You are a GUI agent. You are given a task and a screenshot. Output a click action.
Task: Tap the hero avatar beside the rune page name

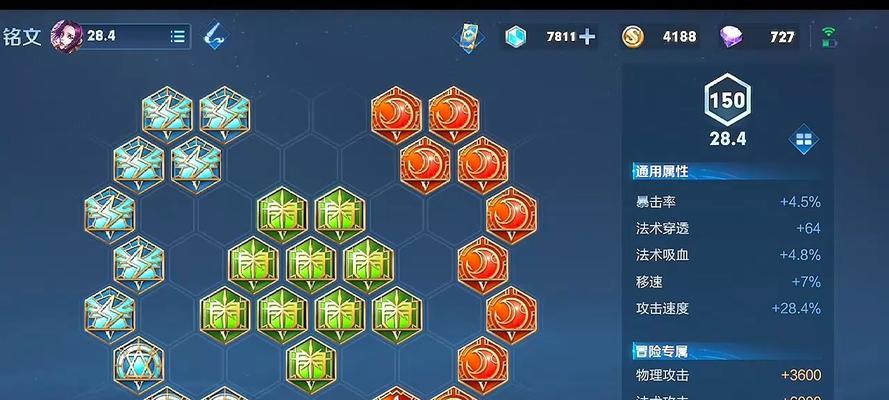tap(67, 37)
